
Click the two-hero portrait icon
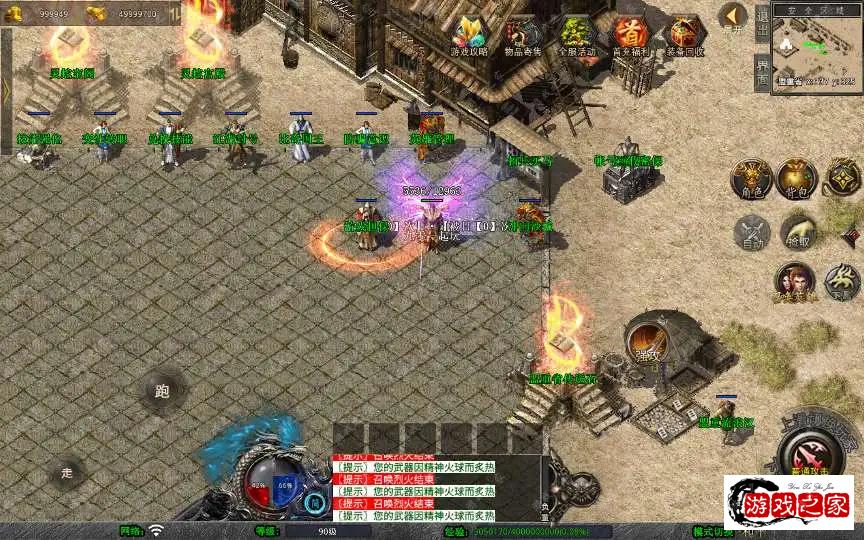(794, 281)
